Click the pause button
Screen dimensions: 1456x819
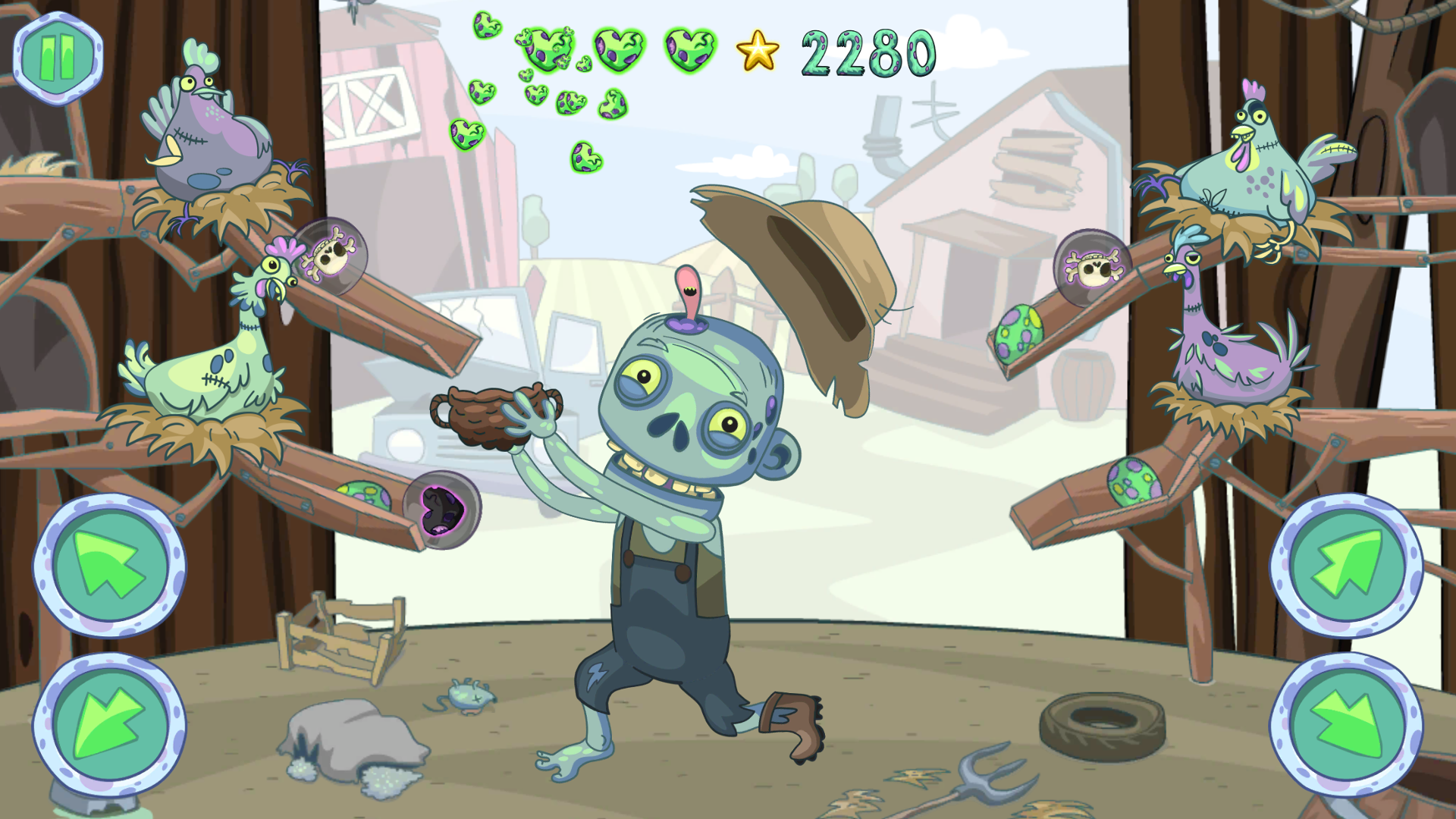coord(57,57)
